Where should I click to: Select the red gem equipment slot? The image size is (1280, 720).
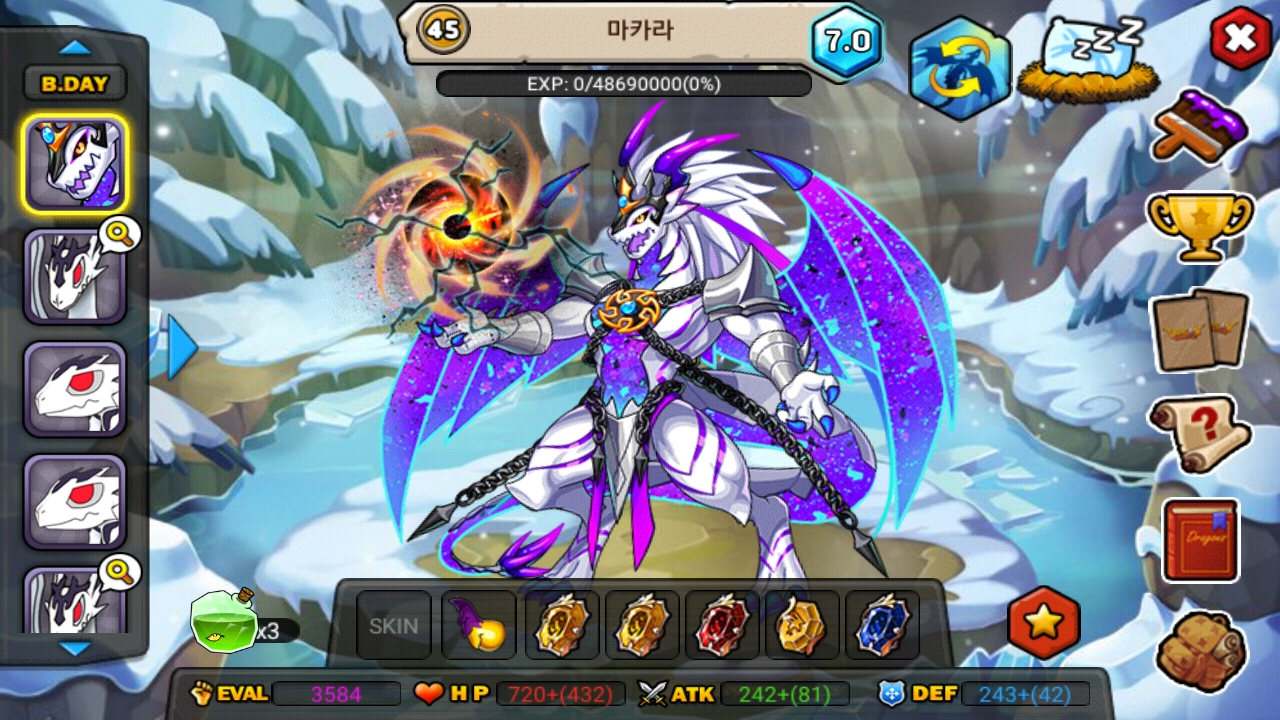pyautogui.click(x=722, y=626)
